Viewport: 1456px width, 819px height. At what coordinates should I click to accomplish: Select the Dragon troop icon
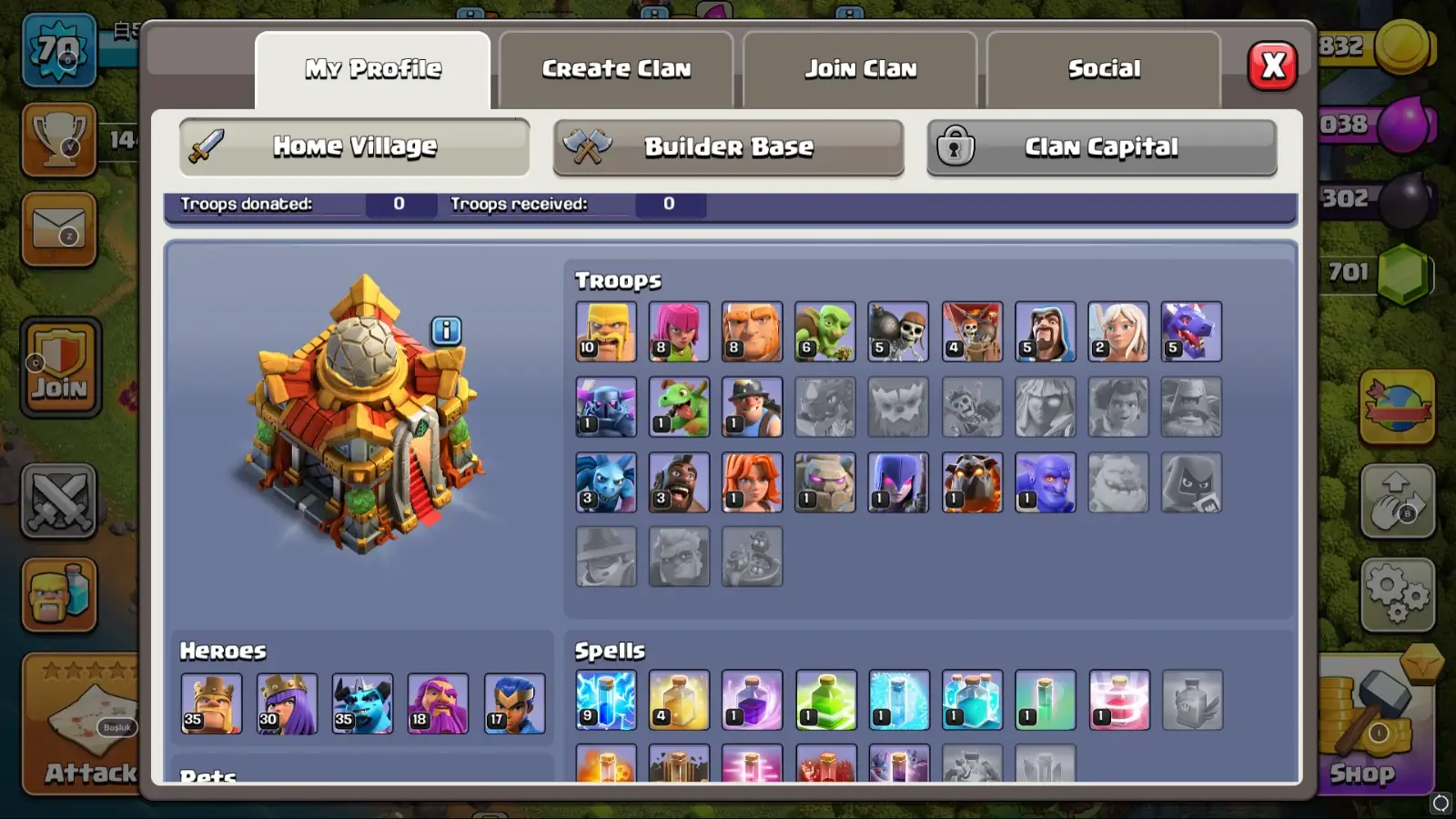click(x=1192, y=331)
